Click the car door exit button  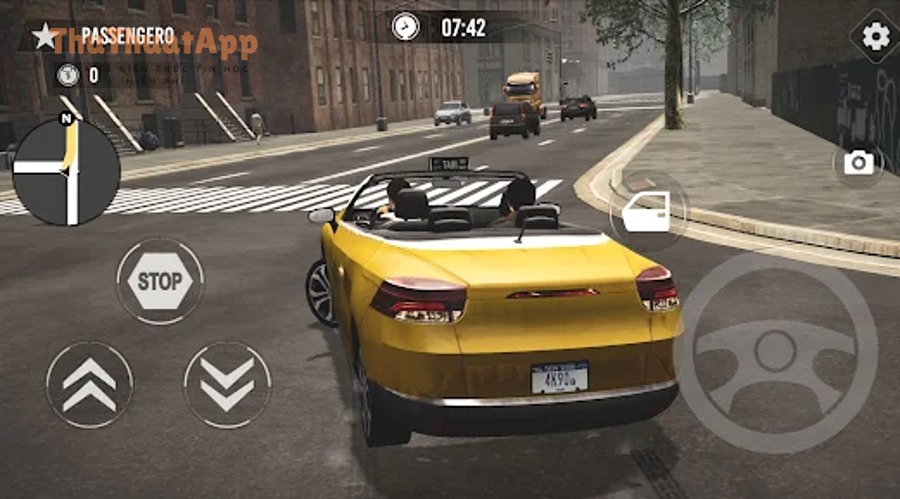[647, 212]
